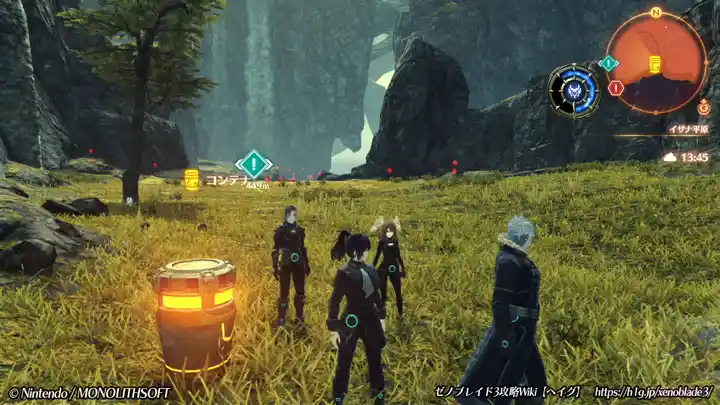Click the minimap's north compass indicator
The height and width of the screenshot is (405, 720).
pos(656,13)
